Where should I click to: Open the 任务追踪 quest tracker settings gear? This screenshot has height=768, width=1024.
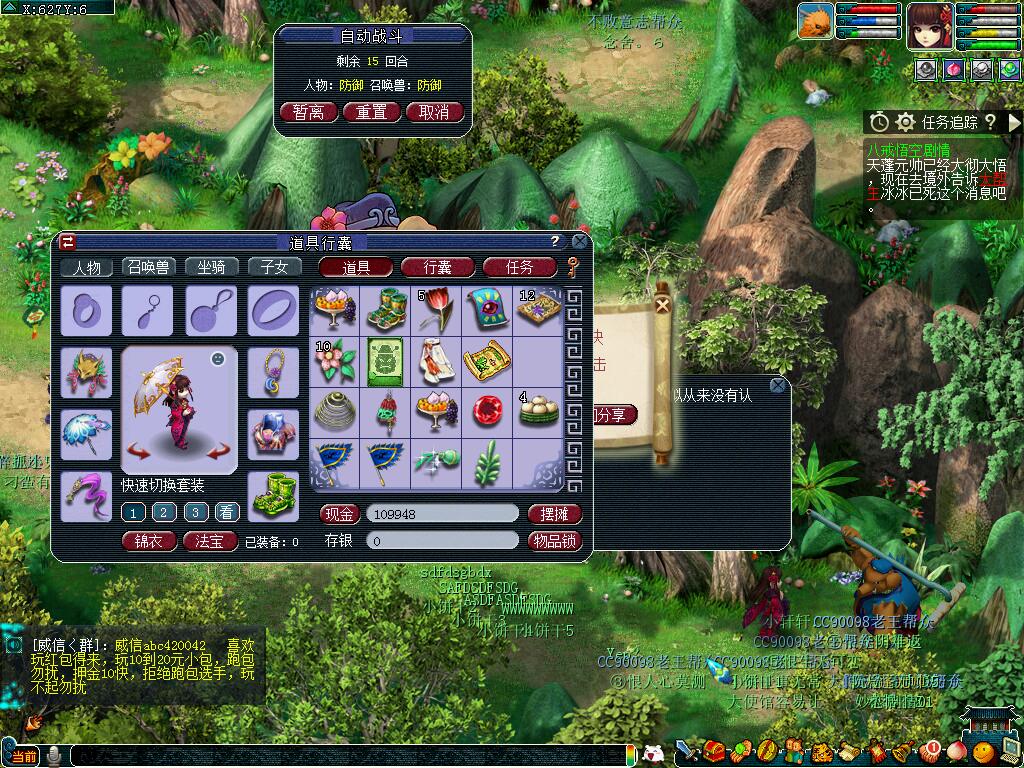pyautogui.click(x=905, y=122)
